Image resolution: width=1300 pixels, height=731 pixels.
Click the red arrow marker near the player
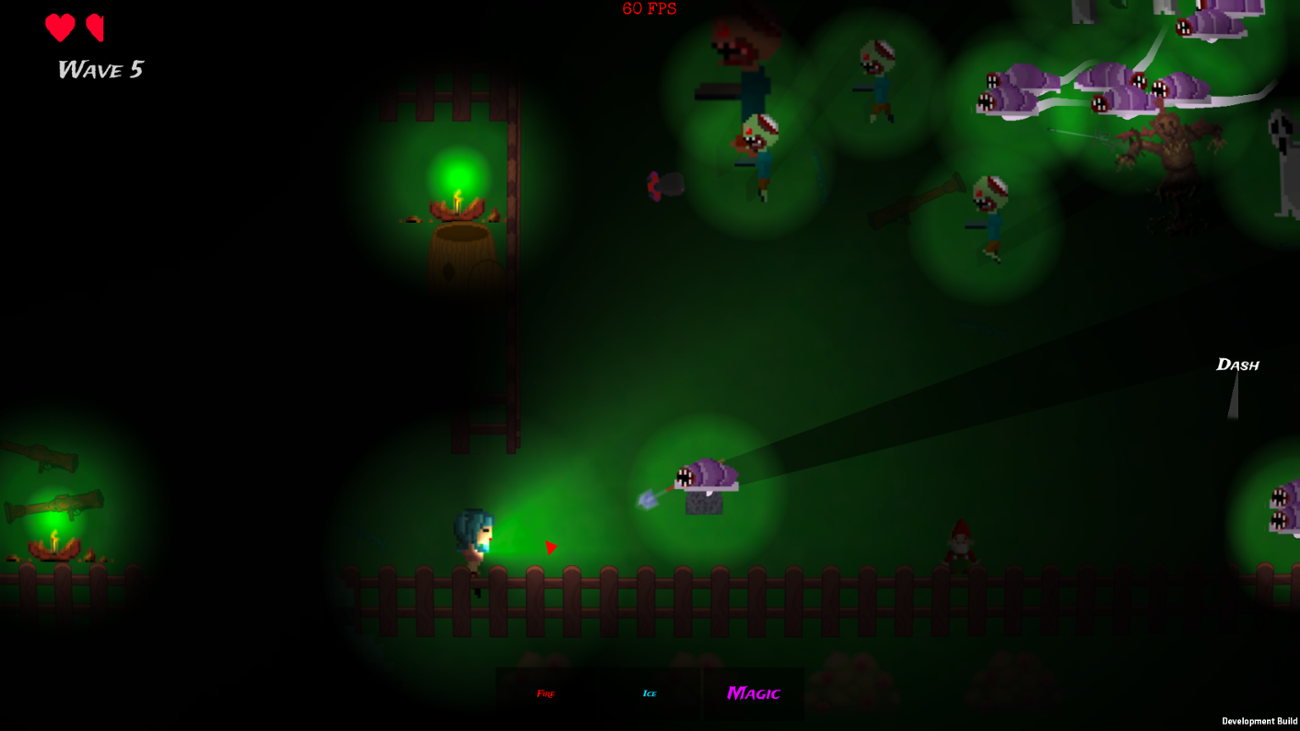point(551,548)
